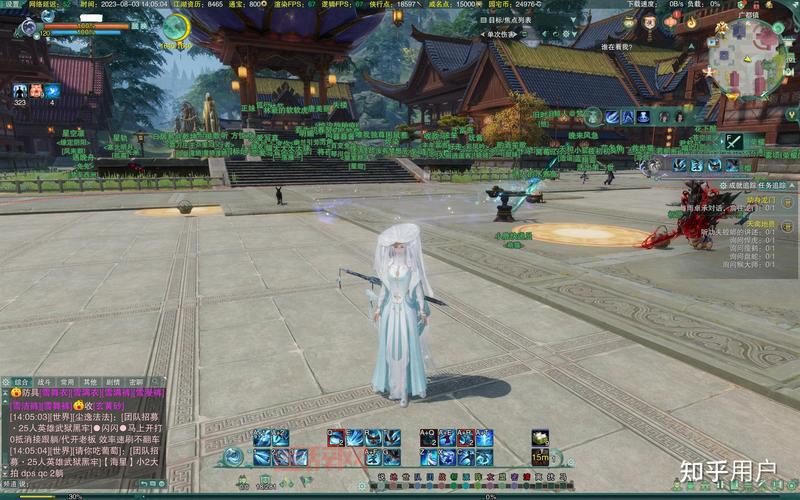Switch to the 剧情 chat tab
This screenshot has height=500, width=800.
(x=113, y=382)
